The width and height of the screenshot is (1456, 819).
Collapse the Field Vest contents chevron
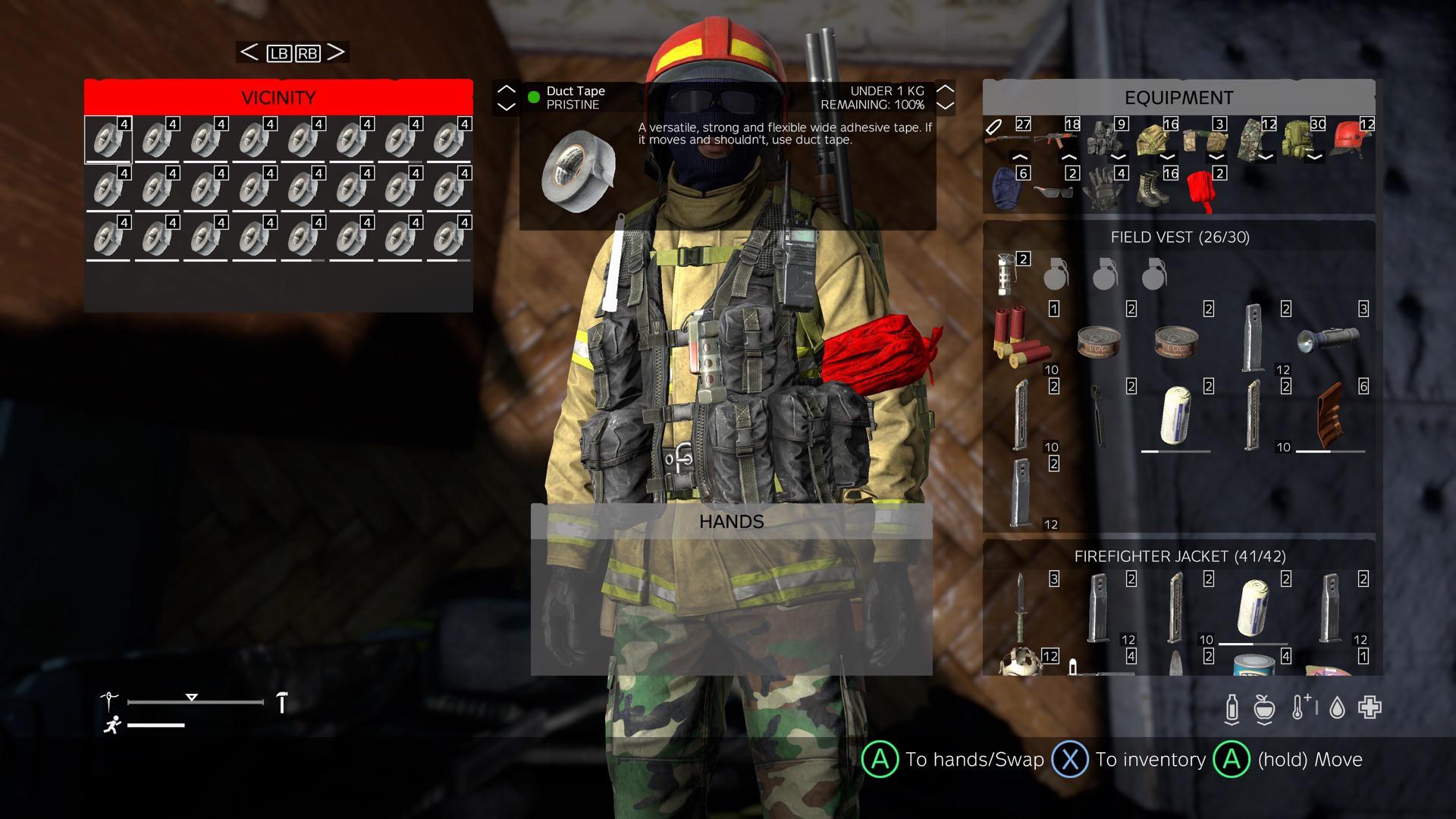pyautogui.click(x=1119, y=158)
